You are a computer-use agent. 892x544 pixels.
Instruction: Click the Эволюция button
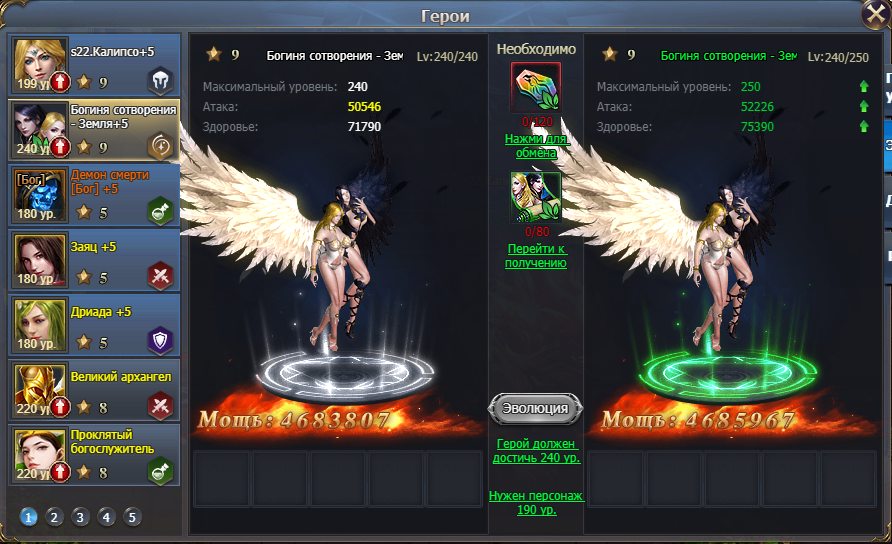point(536,408)
